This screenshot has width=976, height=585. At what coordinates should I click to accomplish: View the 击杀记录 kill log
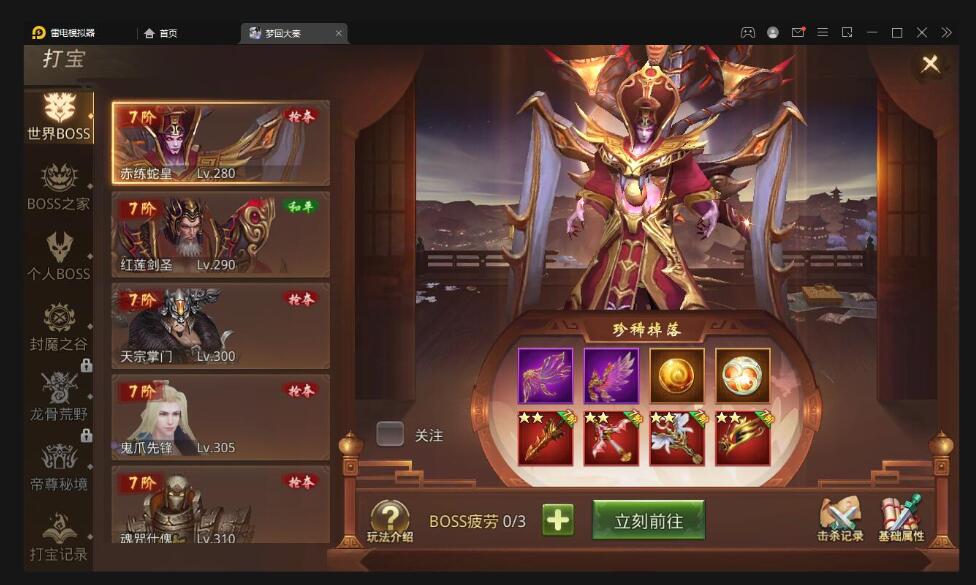click(839, 520)
